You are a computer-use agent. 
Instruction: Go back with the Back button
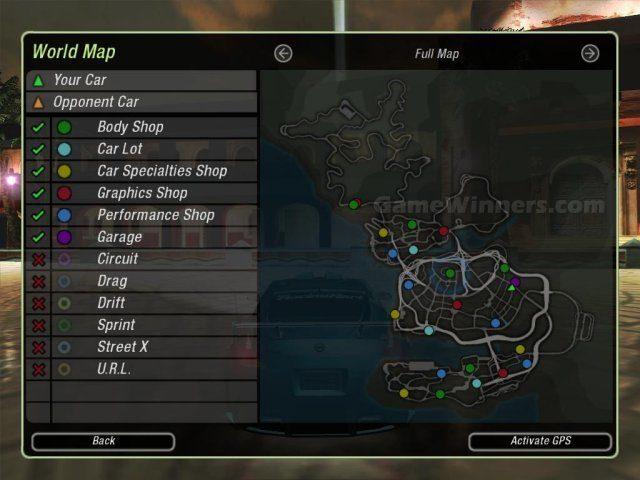tap(103, 441)
